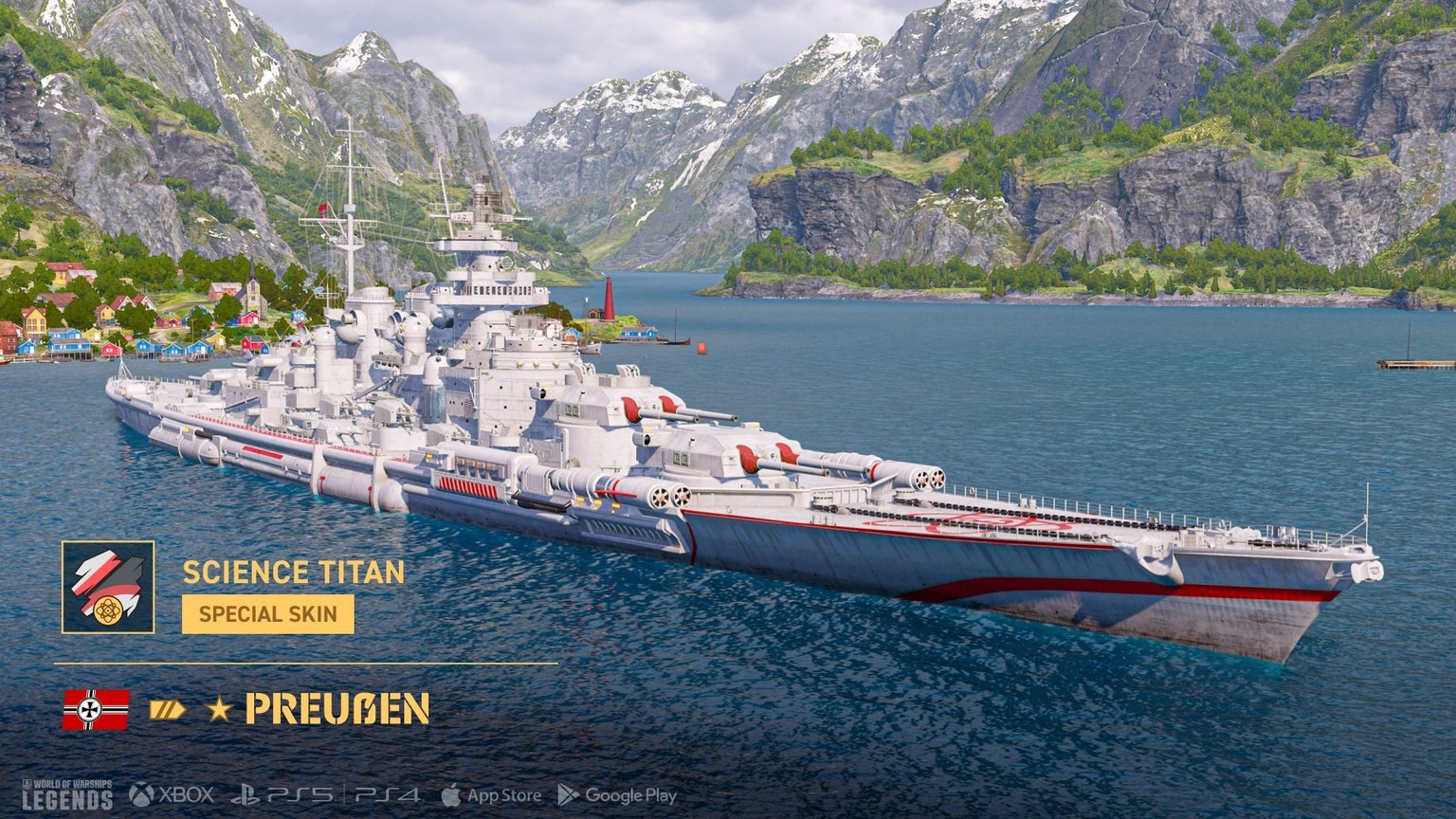Click the German nation flag icon
This screenshot has width=1456, height=819.
click(x=96, y=709)
